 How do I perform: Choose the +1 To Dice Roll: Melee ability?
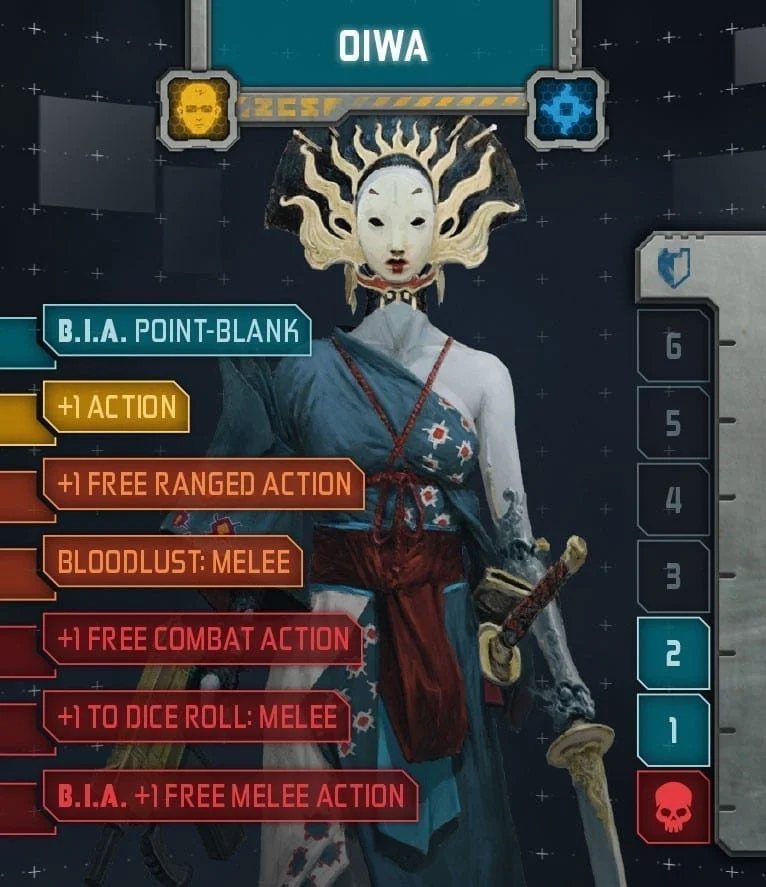point(196,718)
